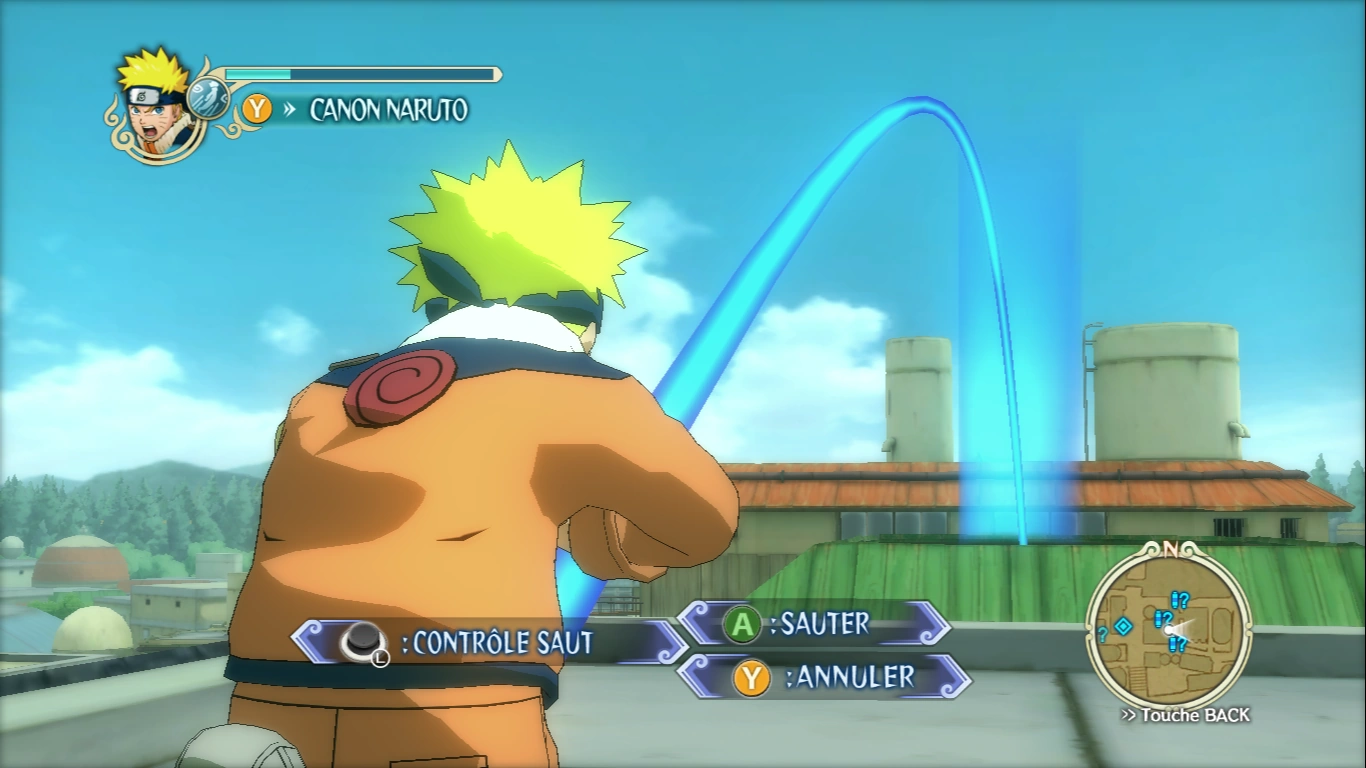The image size is (1366, 768).
Task: Click the blue diamond objective marker on the minimap
Action: point(1122,627)
